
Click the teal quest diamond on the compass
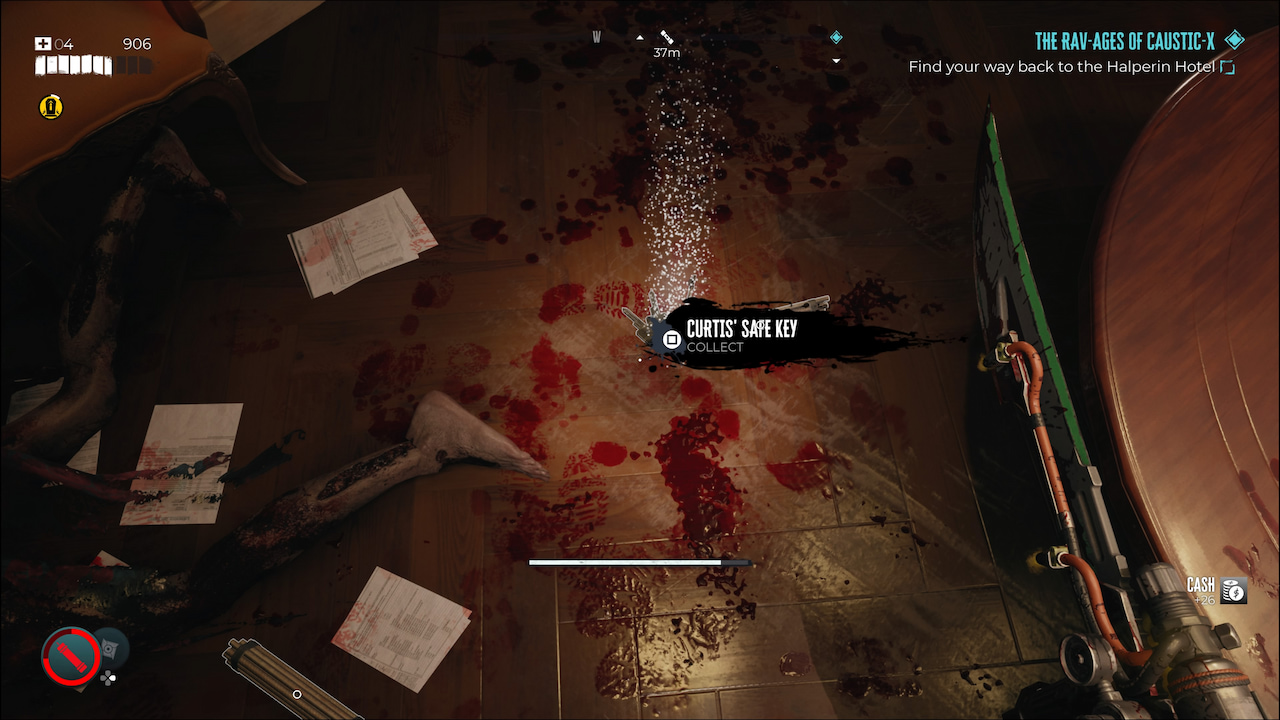tap(836, 36)
